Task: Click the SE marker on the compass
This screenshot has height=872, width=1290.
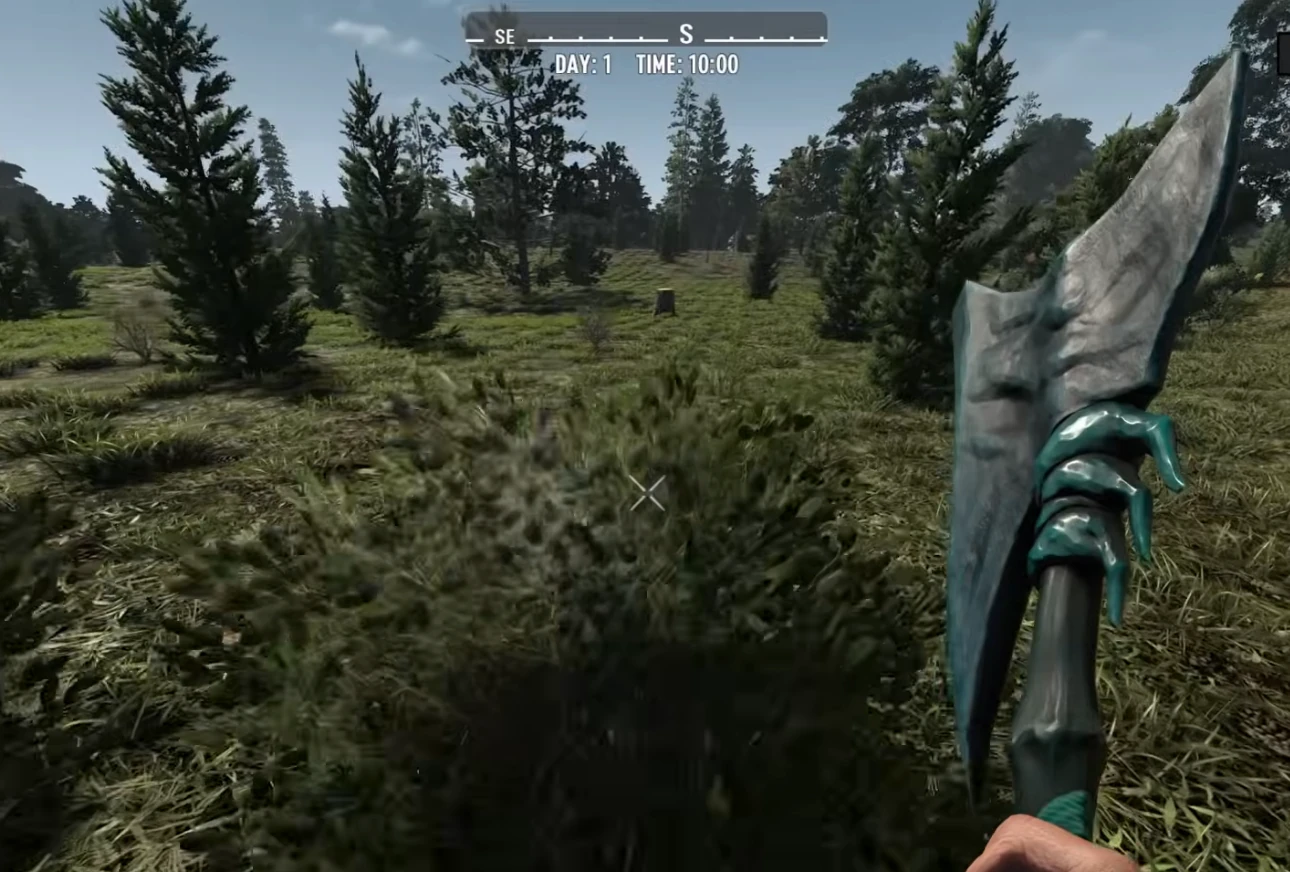Action: tap(504, 37)
